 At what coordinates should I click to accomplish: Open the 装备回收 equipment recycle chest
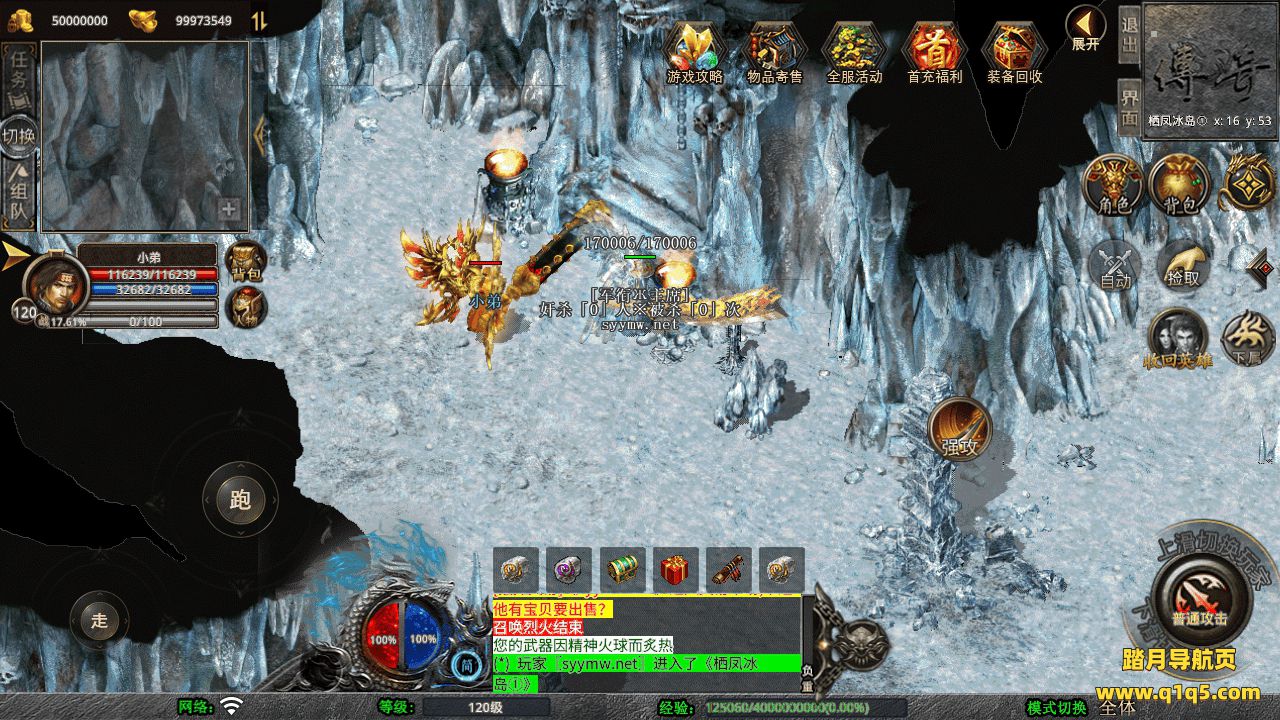(x=1014, y=50)
